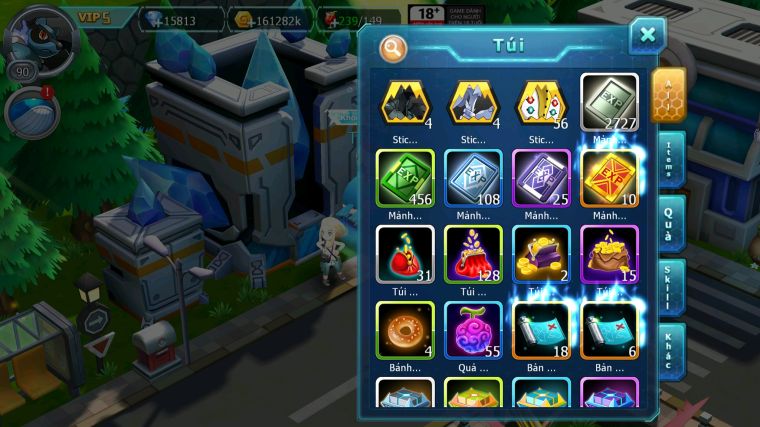Select the purple swirled fruit item
The width and height of the screenshot is (760, 427).
(x=473, y=330)
